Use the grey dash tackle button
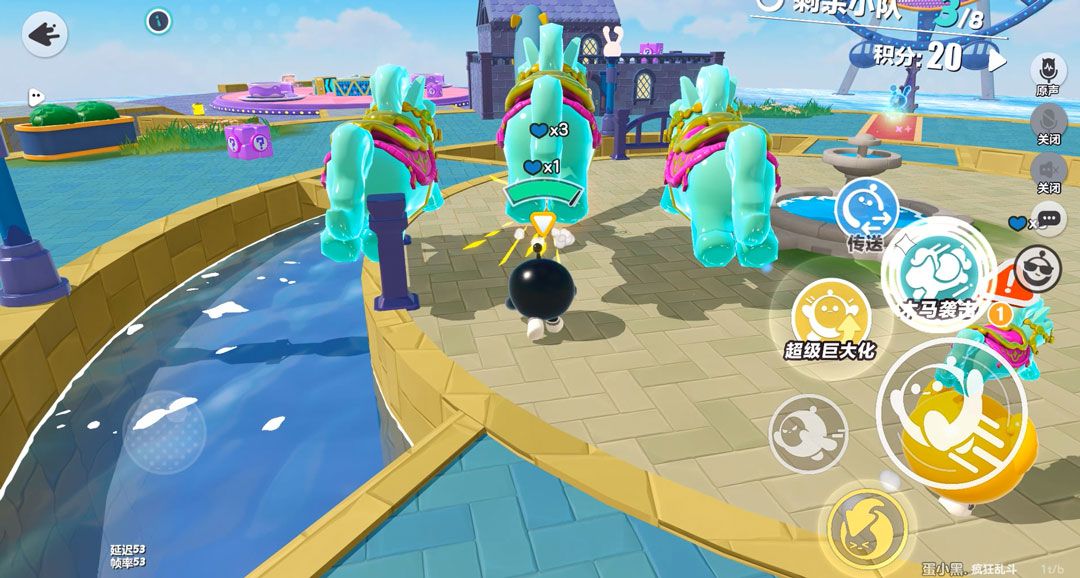1080x578 pixels. click(x=808, y=433)
